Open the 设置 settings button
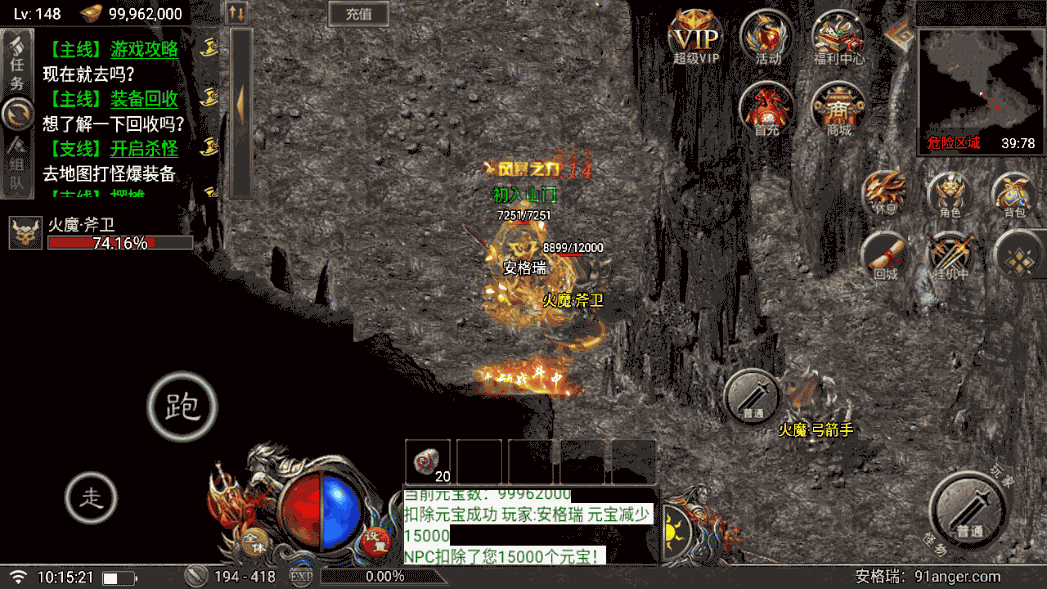The height and width of the screenshot is (589, 1047). (x=375, y=538)
